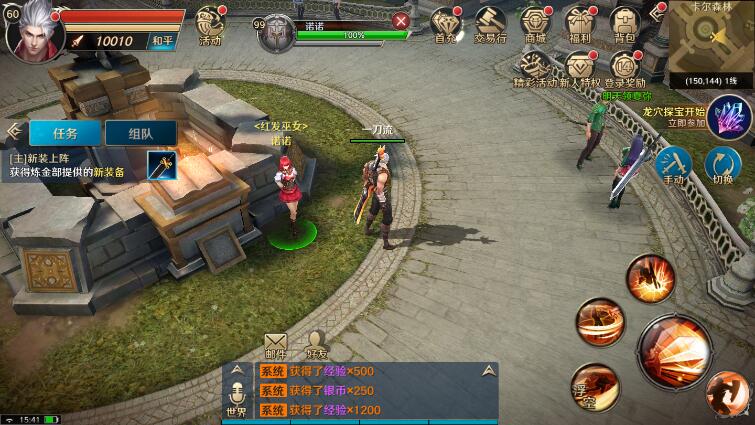Join the 龙穴探宝 dragon lair event
Image resolution: width=755 pixels, height=425 pixels.
[731, 118]
